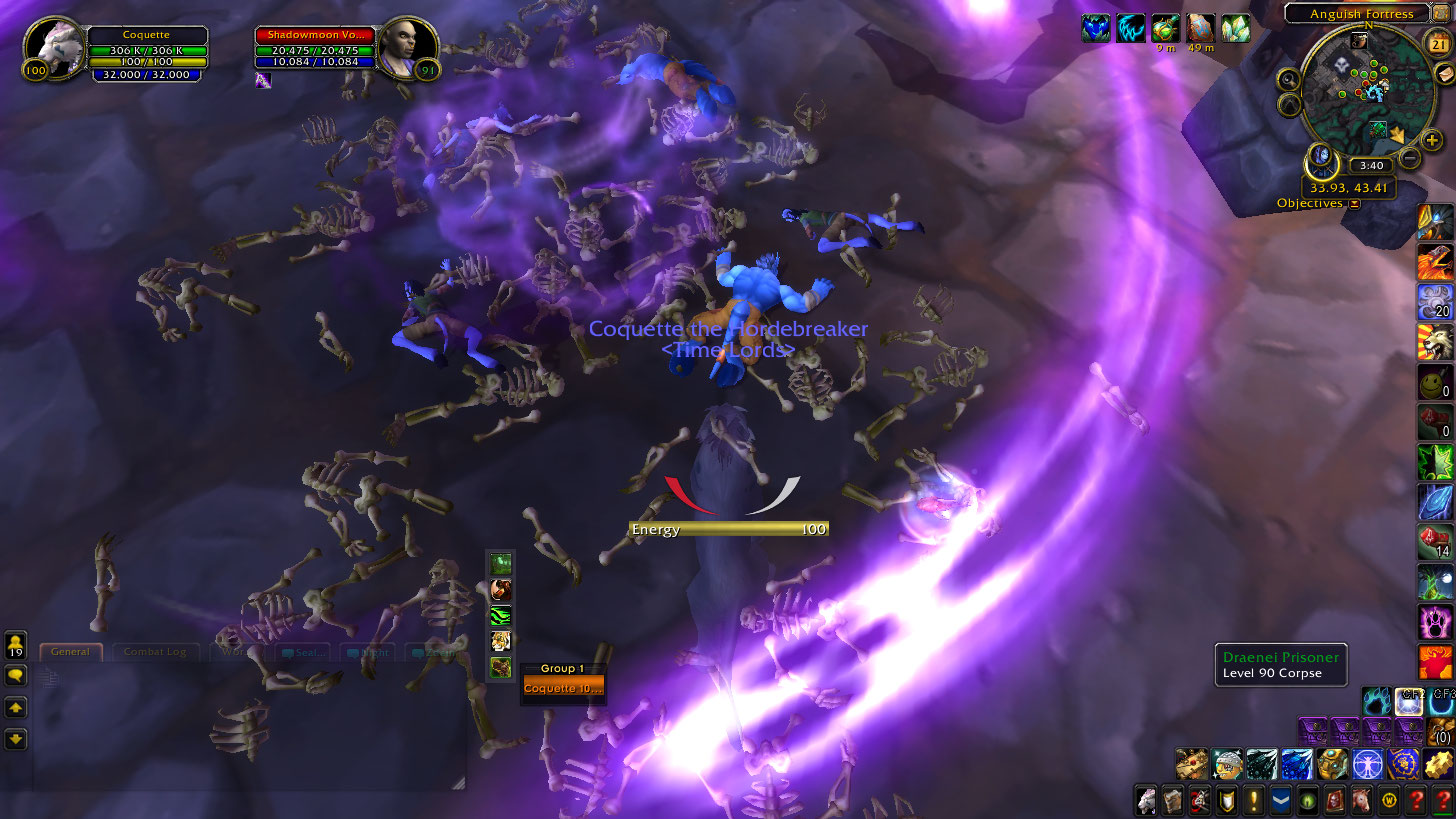Toggle the minimap tracking magnifier button
Image resolution: width=1456 pixels, height=819 pixels.
coord(1289,80)
